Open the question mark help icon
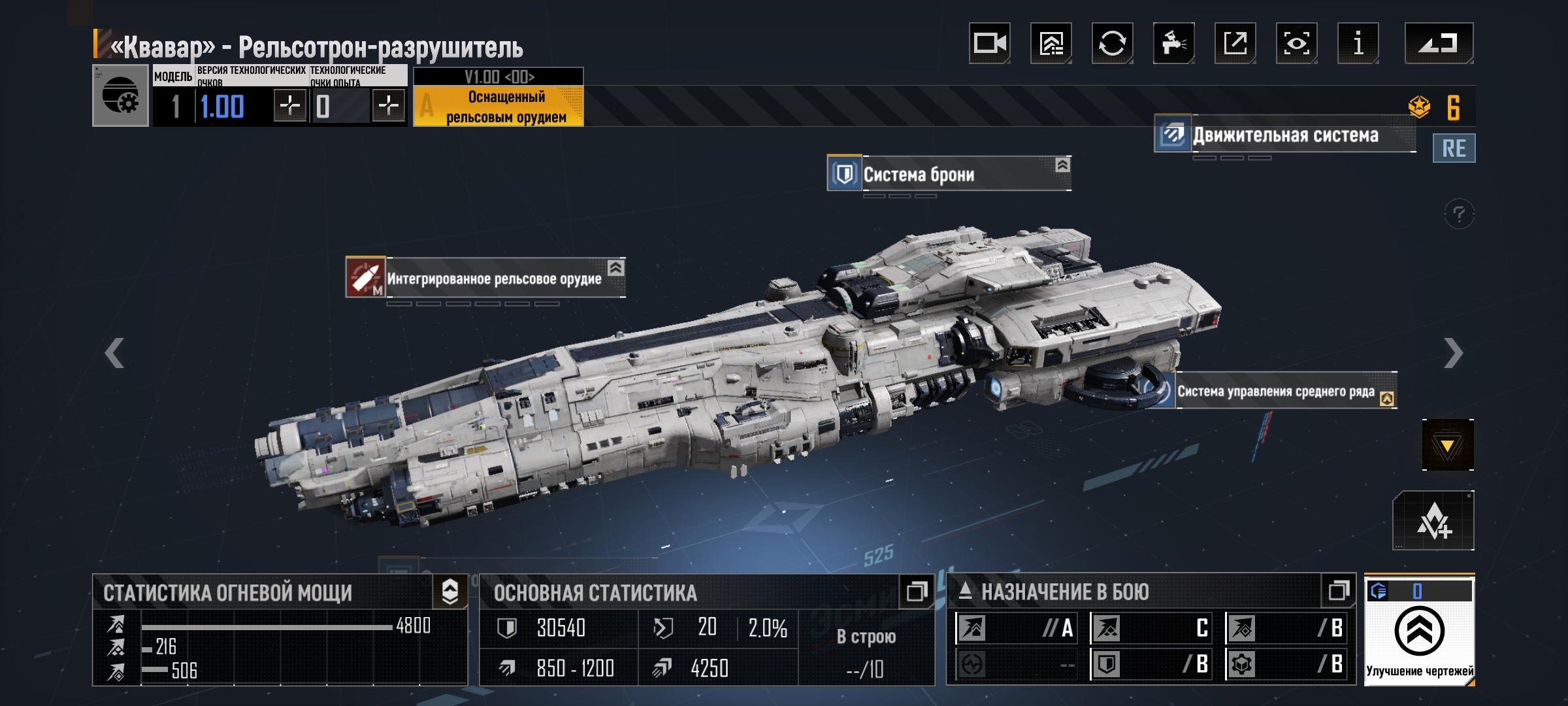The height and width of the screenshot is (706, 1568). coord(1459,214)
